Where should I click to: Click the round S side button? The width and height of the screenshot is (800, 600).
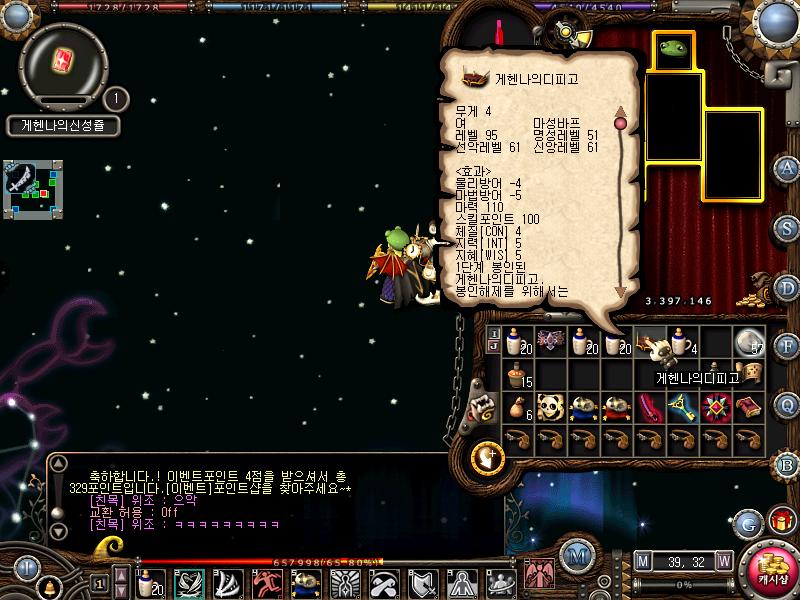click(x=788, y=228)
